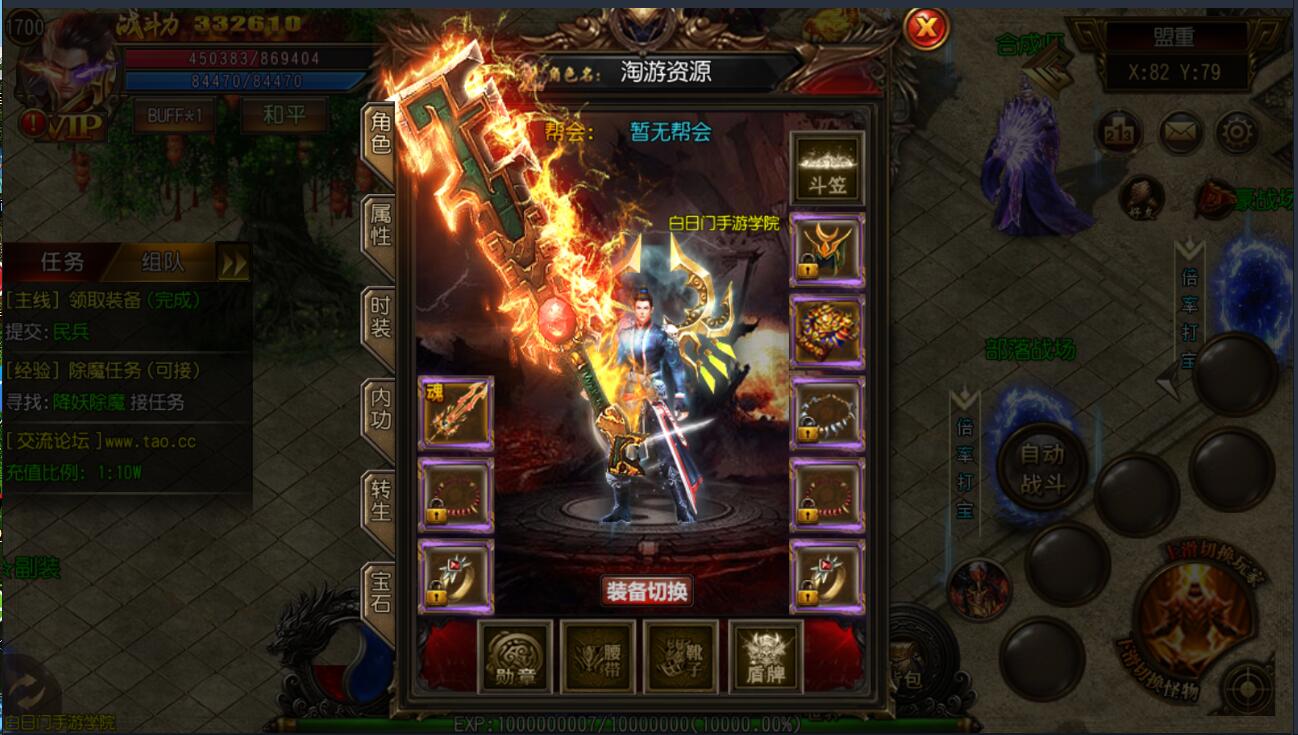Image resolution: width=1298 pixels, height=735 pixels.
Task: Select the 靴子 boots slot
Action: click(x=681, y=657)
